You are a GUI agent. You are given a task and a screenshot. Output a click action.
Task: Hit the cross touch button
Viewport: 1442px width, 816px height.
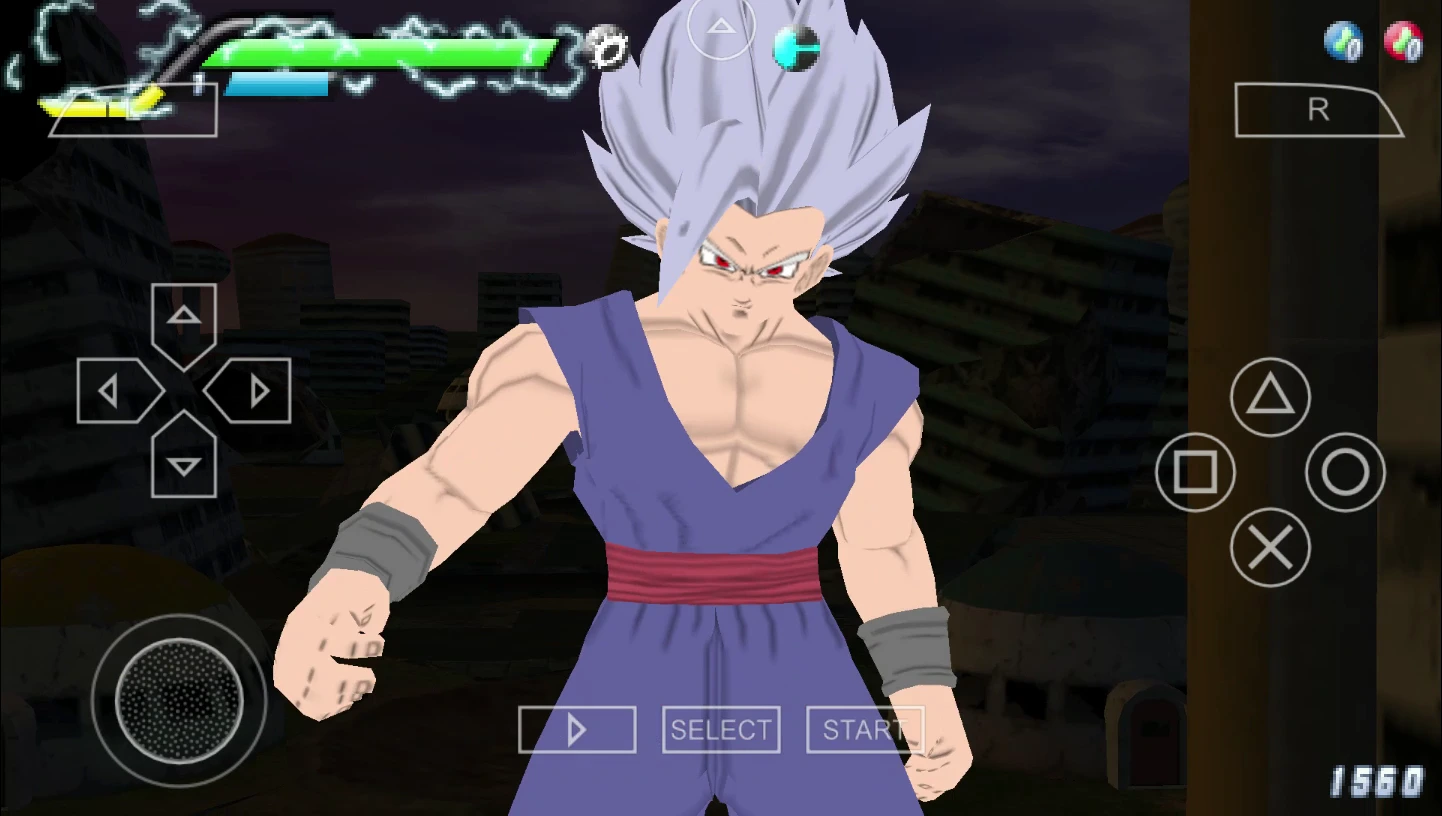point(1270,547)
